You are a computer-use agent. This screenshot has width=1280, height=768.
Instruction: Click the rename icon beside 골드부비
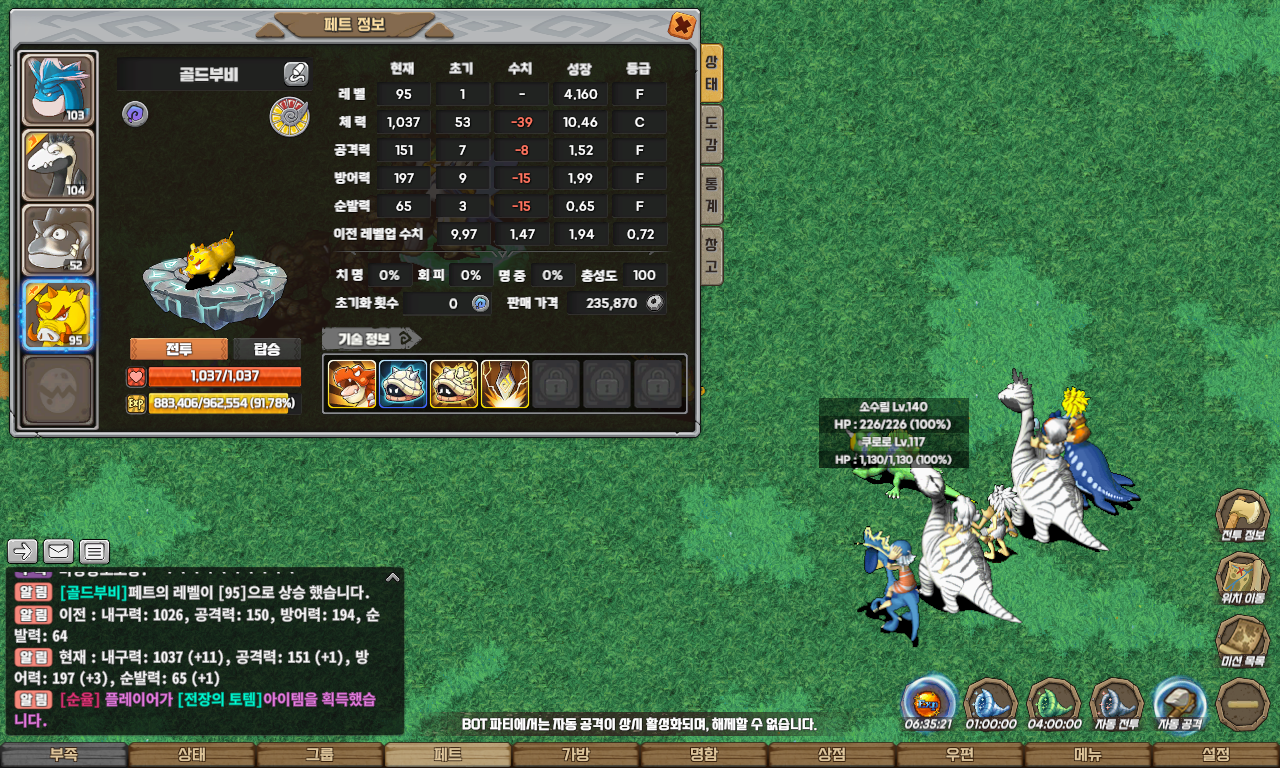click(x=295, y=73)
